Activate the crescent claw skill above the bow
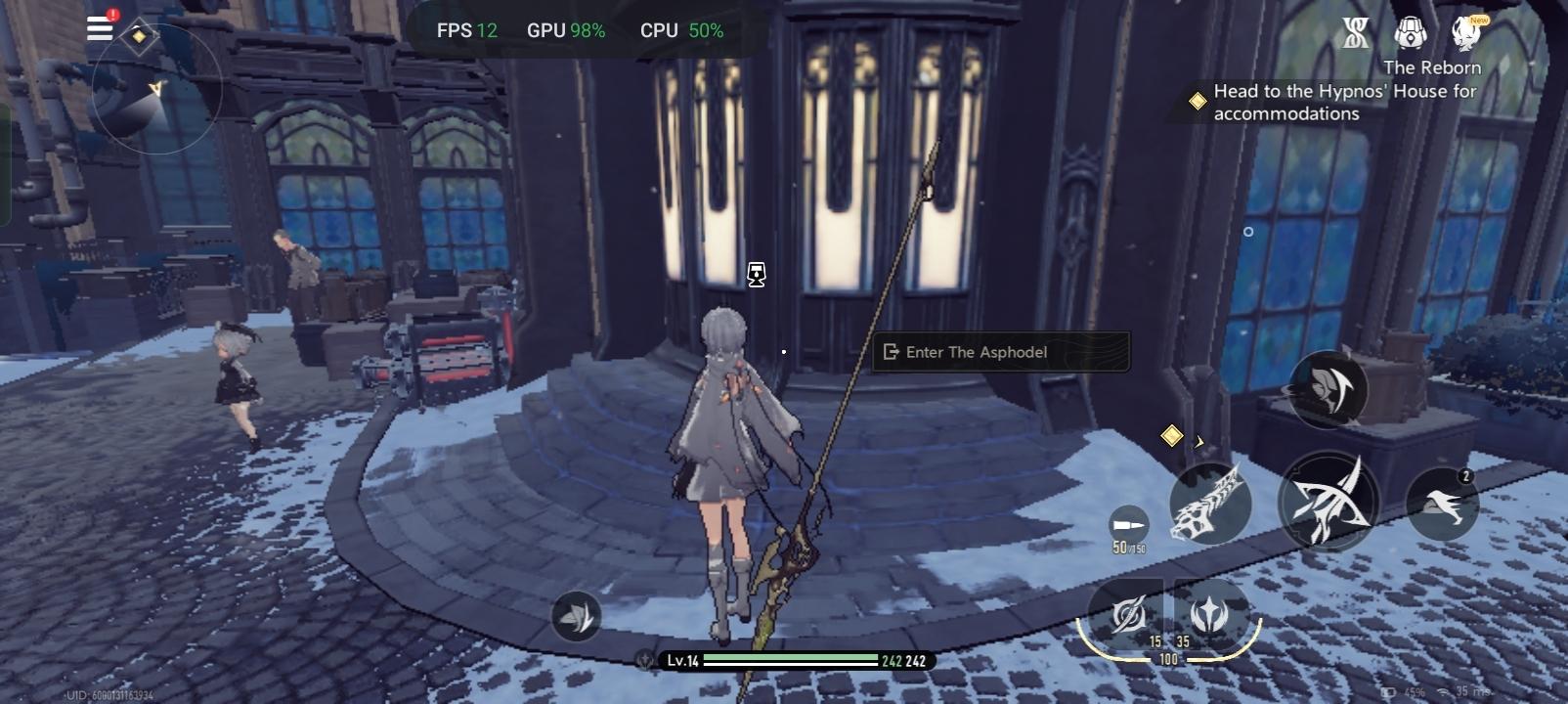The image size is (1568, 704). click(1328, 389)
